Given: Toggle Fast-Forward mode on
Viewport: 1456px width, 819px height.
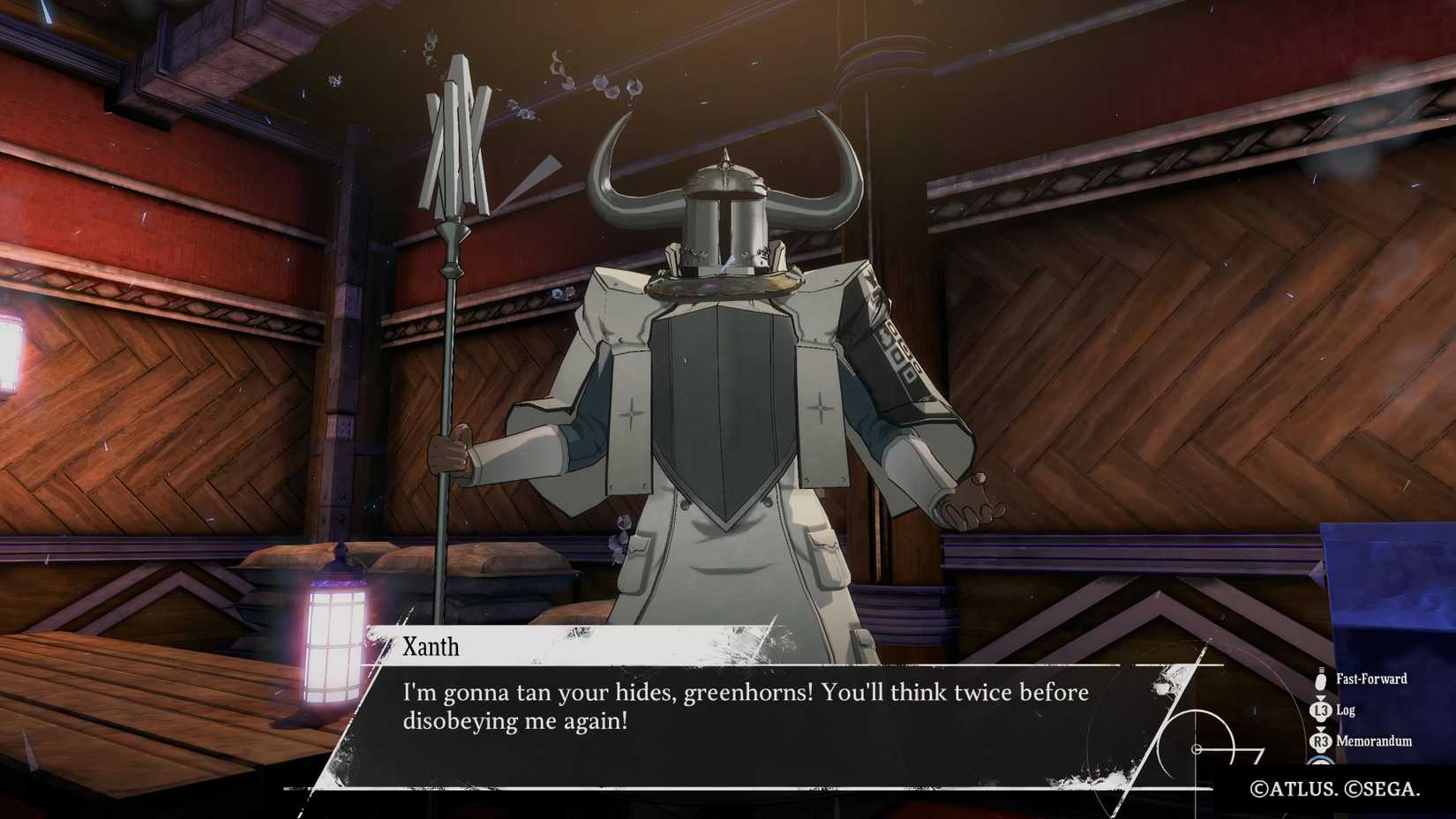Looking at the screenshot, I should coord(1371,680).
